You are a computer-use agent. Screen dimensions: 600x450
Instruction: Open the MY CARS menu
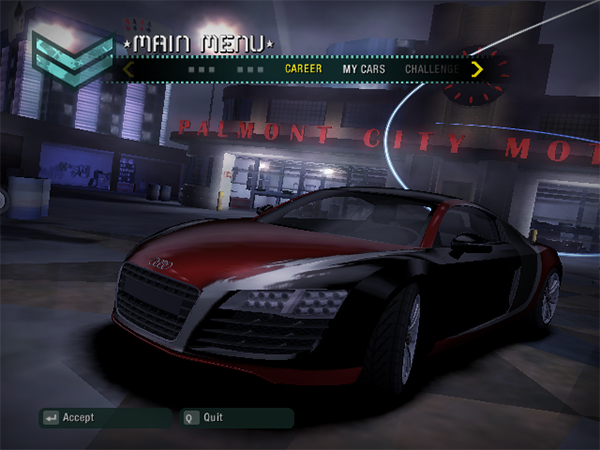[x=364, y=70]
